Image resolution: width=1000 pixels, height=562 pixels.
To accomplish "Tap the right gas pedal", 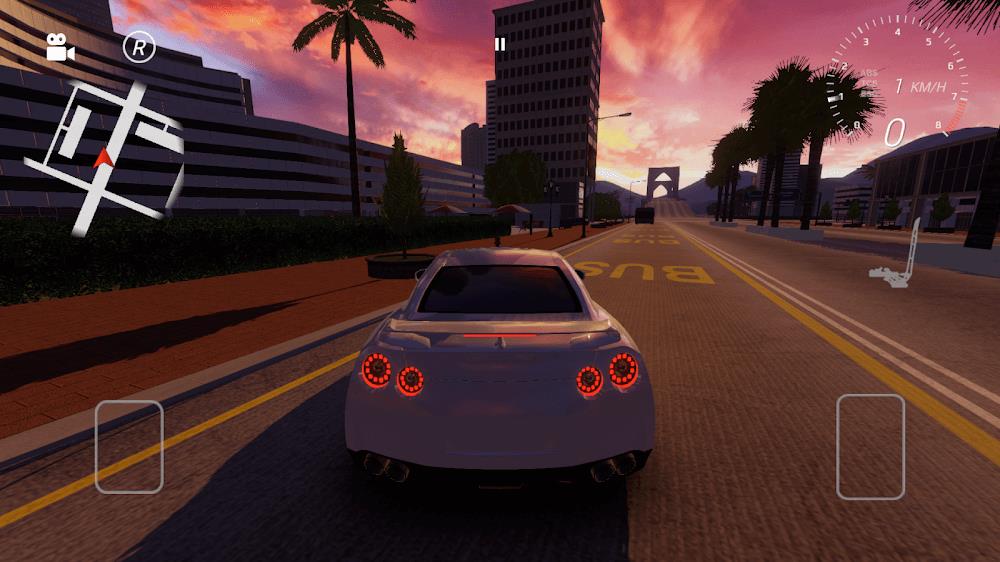I will point(870,446).
